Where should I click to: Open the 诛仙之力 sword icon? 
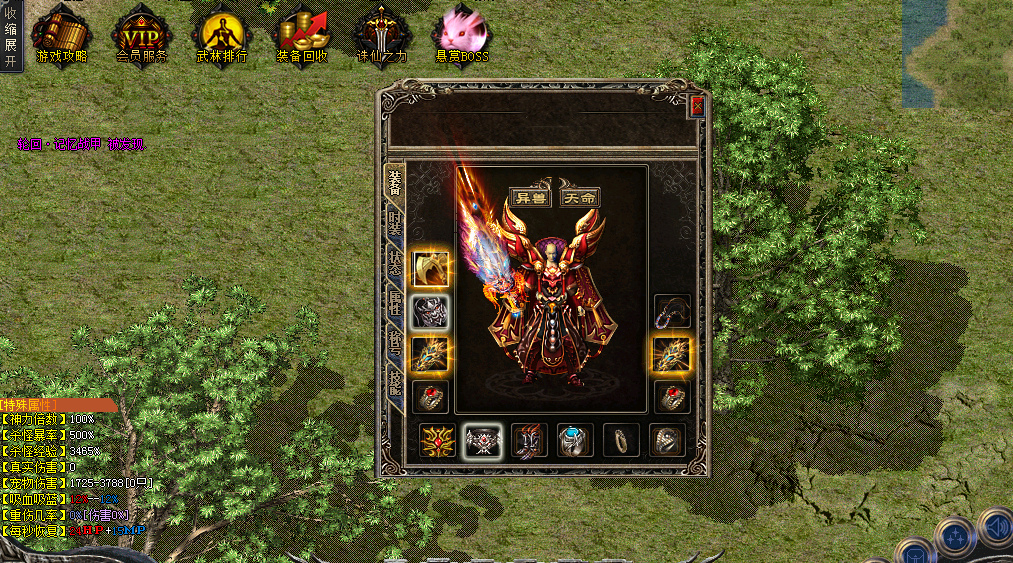(382, 38)
